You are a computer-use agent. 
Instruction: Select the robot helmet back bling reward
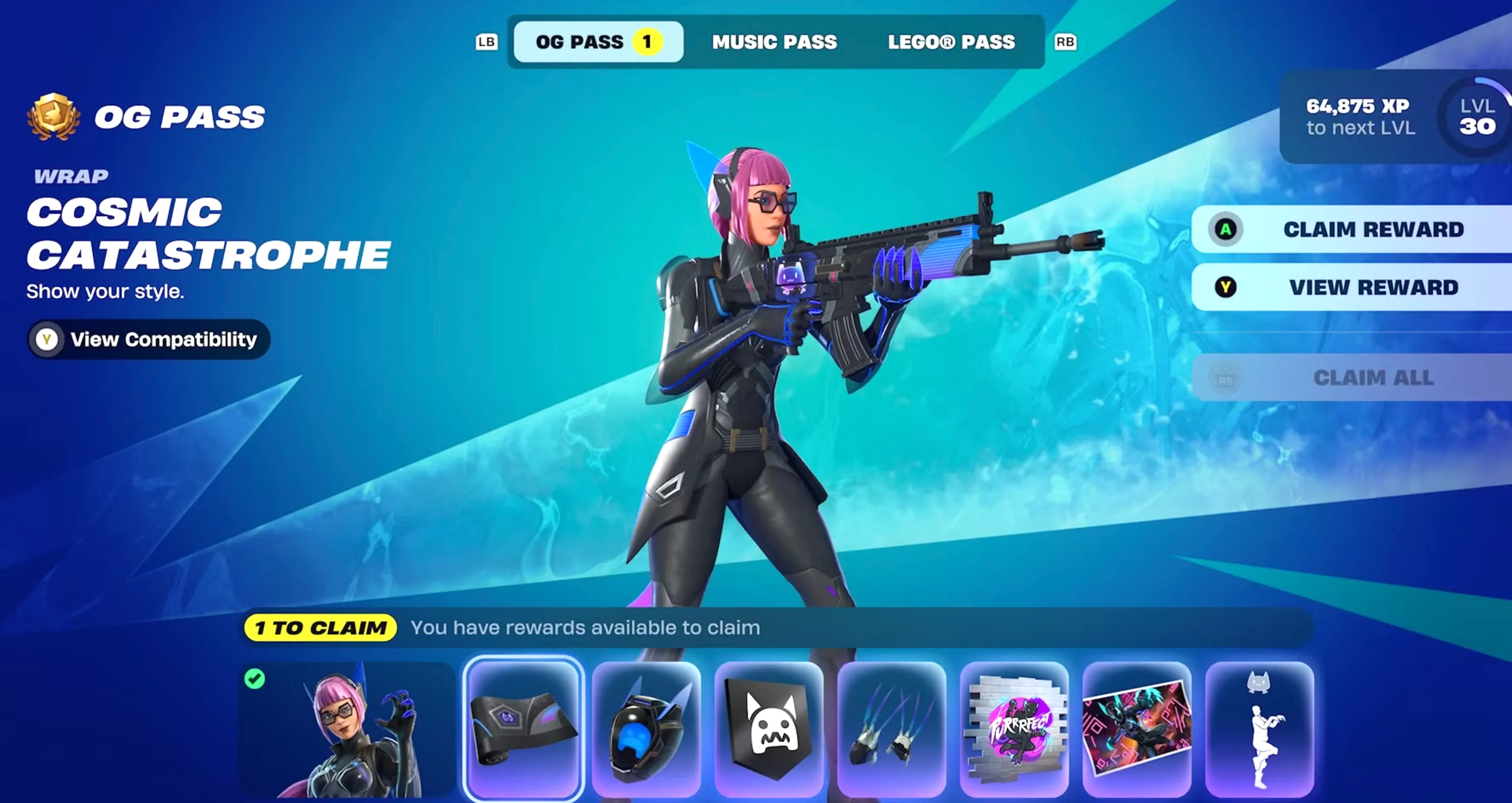647,727
